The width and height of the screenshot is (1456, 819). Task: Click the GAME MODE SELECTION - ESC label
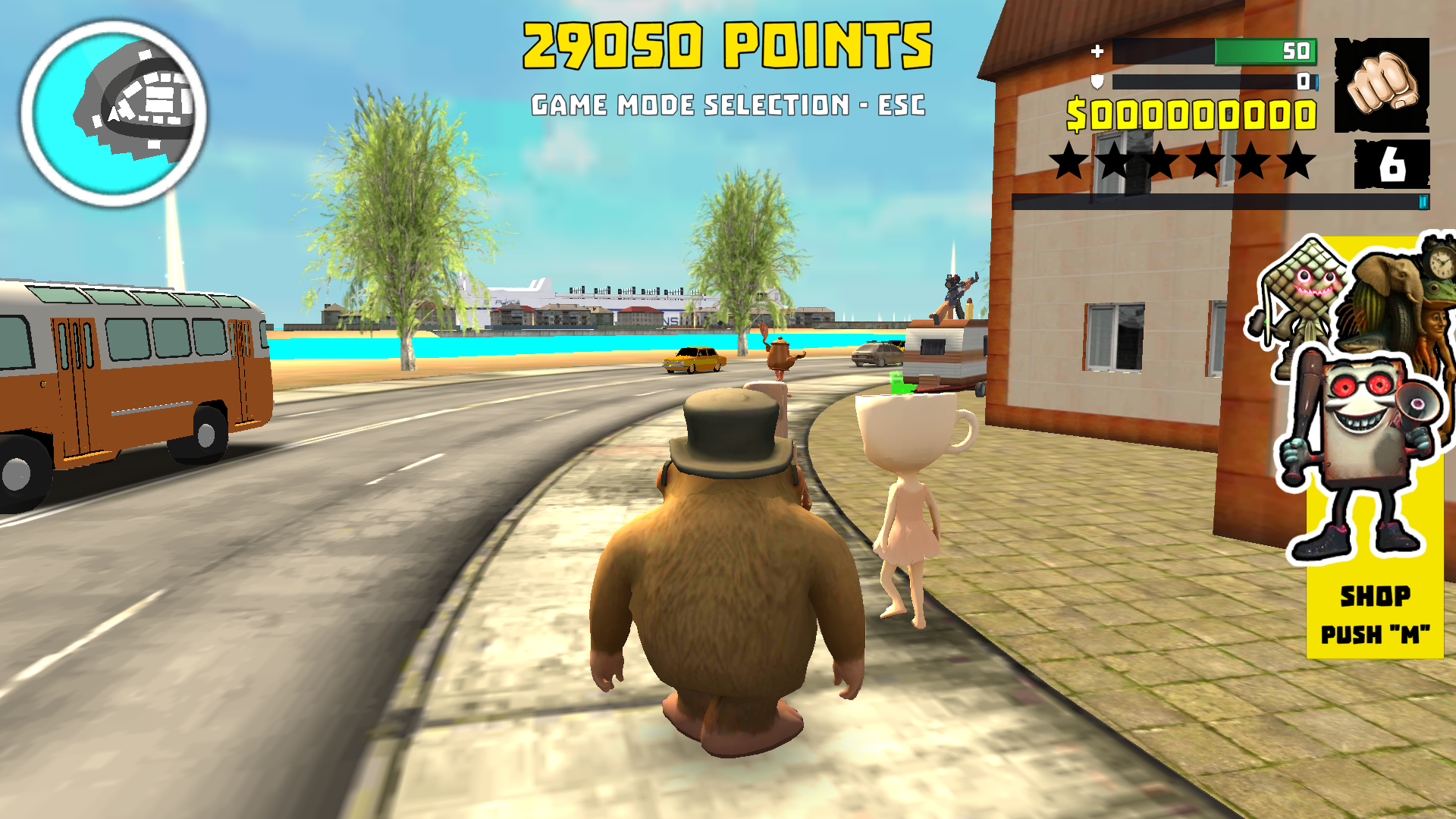click(x=729, y=105)
